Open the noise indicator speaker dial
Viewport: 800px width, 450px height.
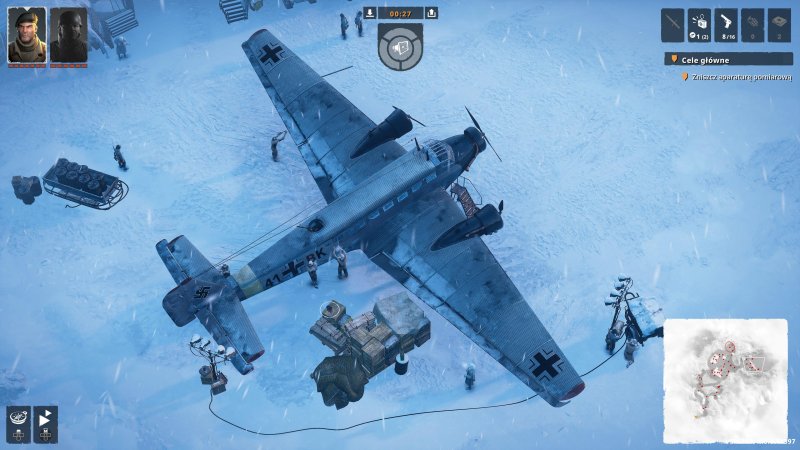[401, 48]
